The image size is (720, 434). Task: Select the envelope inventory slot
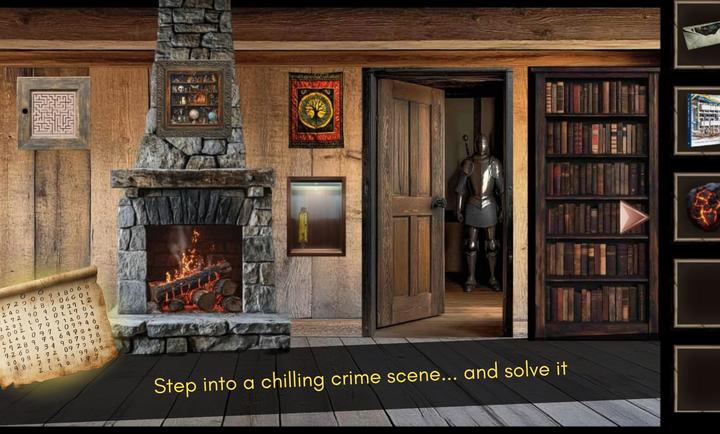(700, 33)
